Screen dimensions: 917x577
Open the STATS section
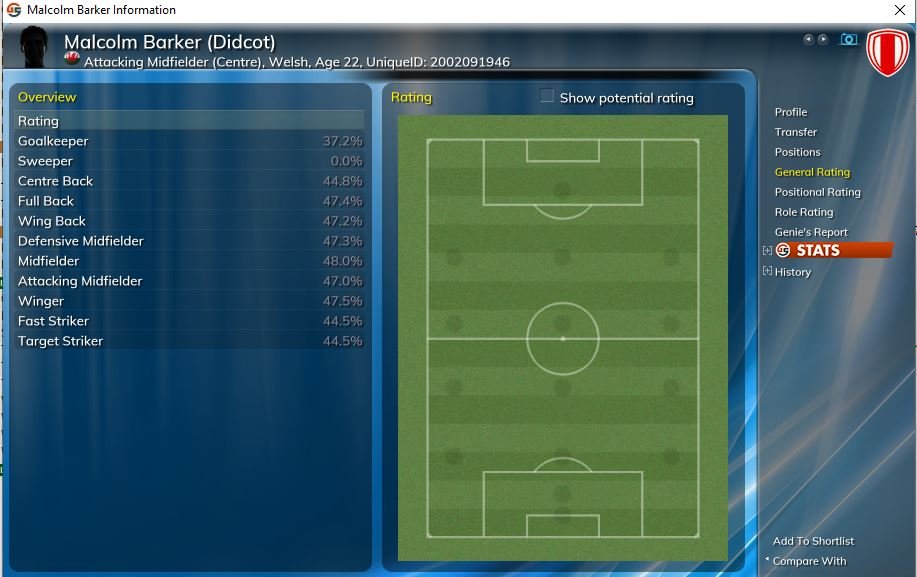click(818, 251)
